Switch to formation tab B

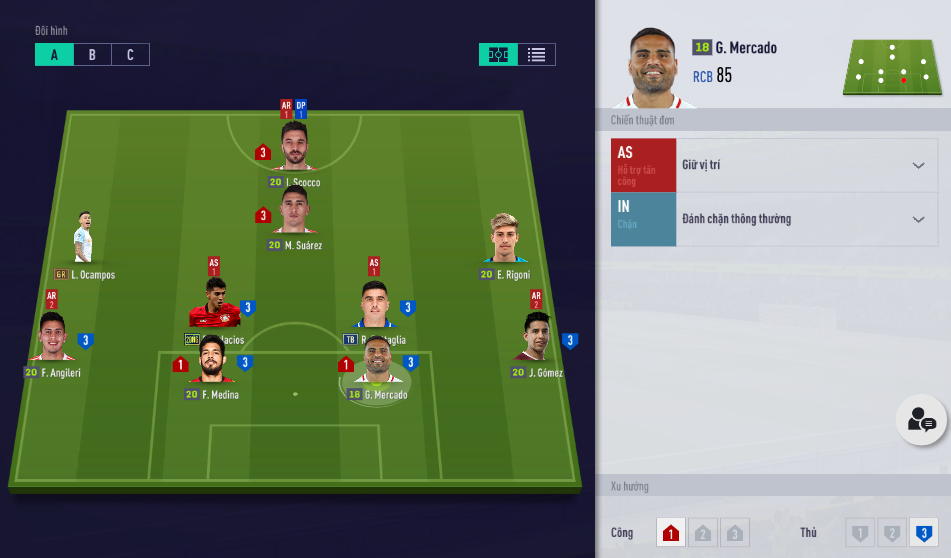[x=92, y=55]
